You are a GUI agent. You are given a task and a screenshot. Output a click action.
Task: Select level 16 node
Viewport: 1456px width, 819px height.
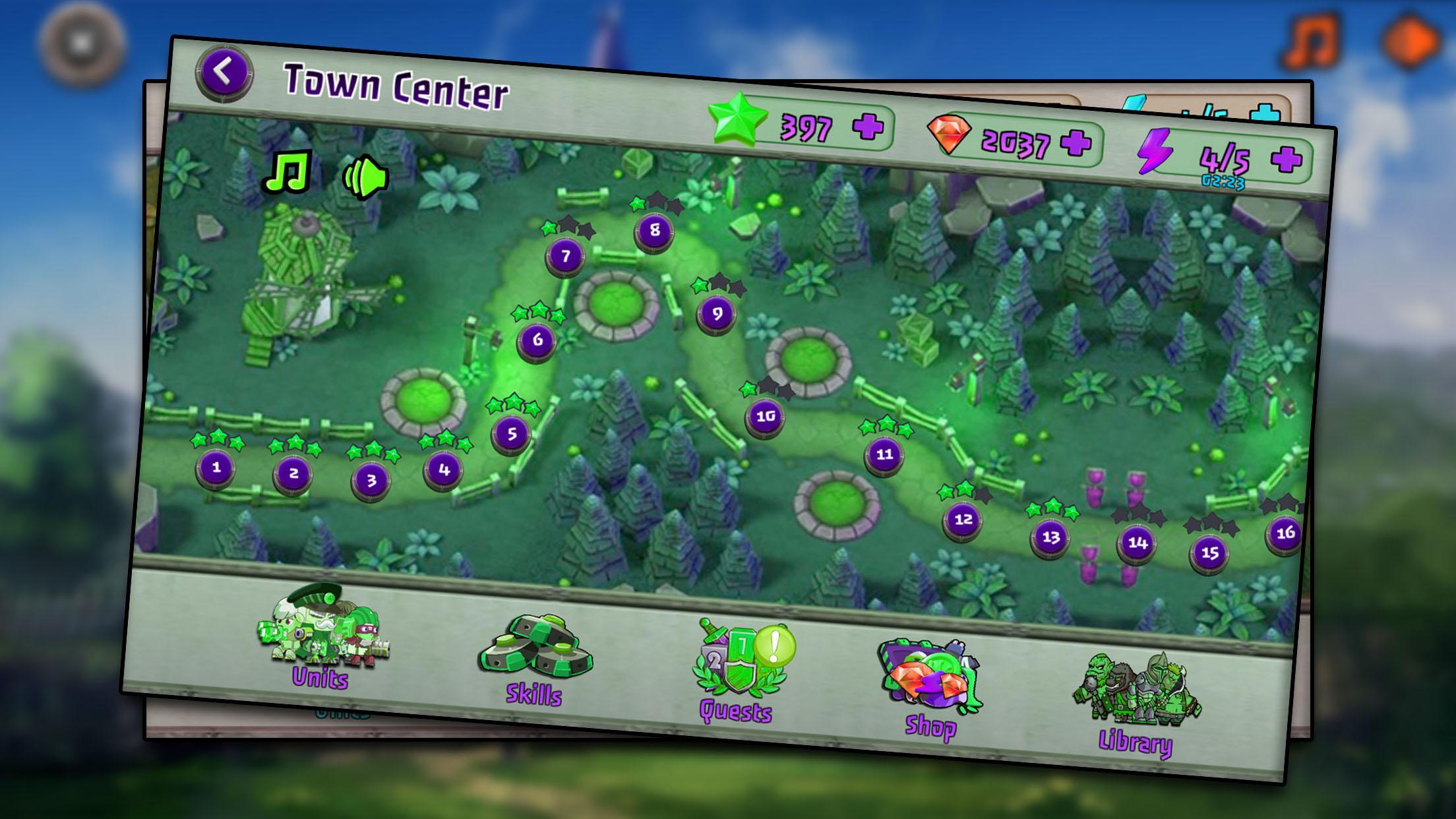(x=1285, y=533)
